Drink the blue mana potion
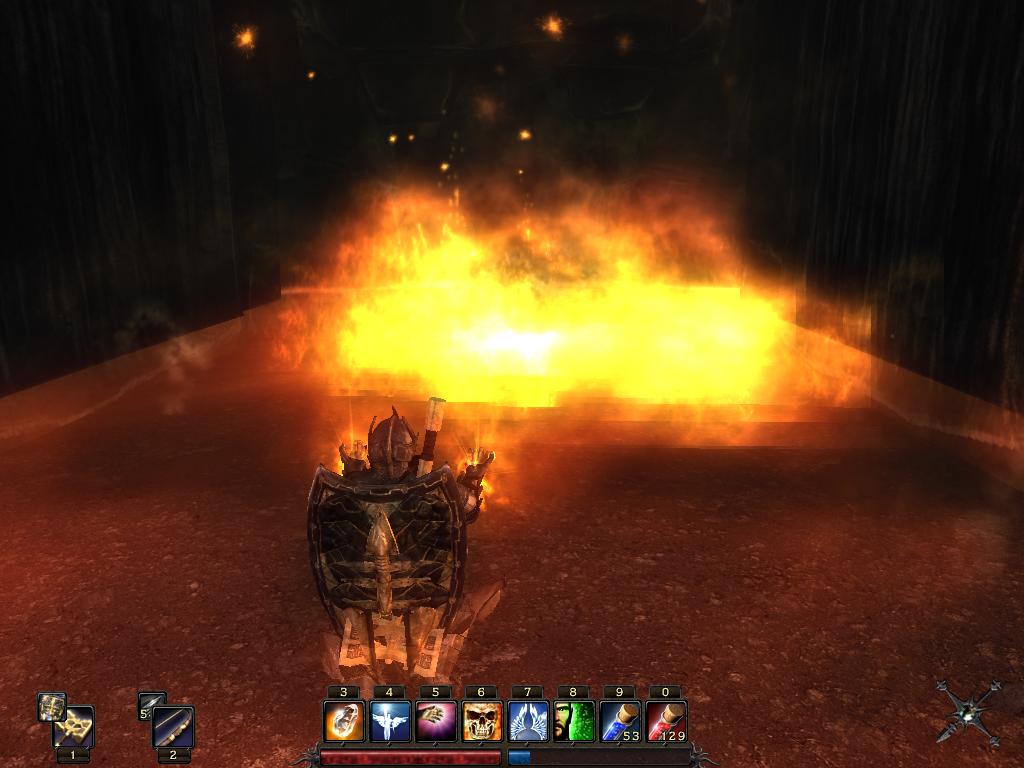This screenshot has width=1024, height=768. (620, 721)
